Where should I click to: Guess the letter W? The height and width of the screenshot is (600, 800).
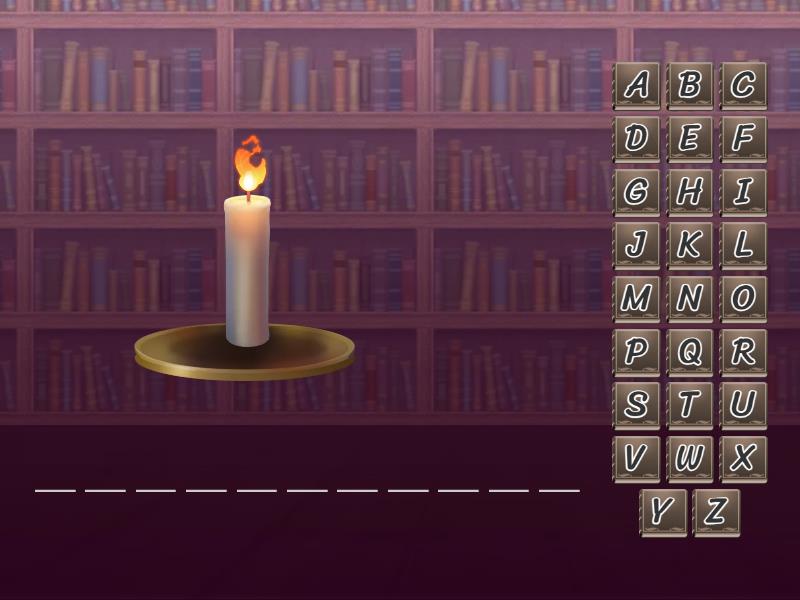pos(689,459)
